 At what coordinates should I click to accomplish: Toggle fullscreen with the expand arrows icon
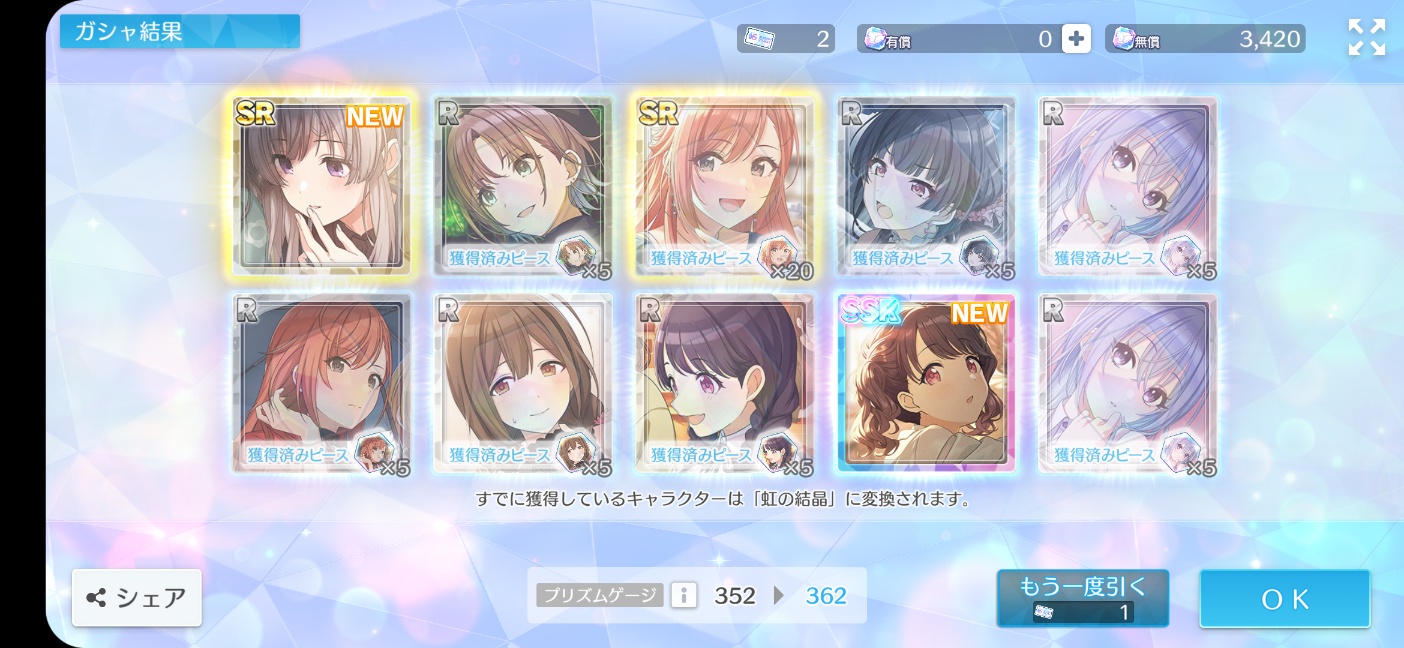point(1366,38)
